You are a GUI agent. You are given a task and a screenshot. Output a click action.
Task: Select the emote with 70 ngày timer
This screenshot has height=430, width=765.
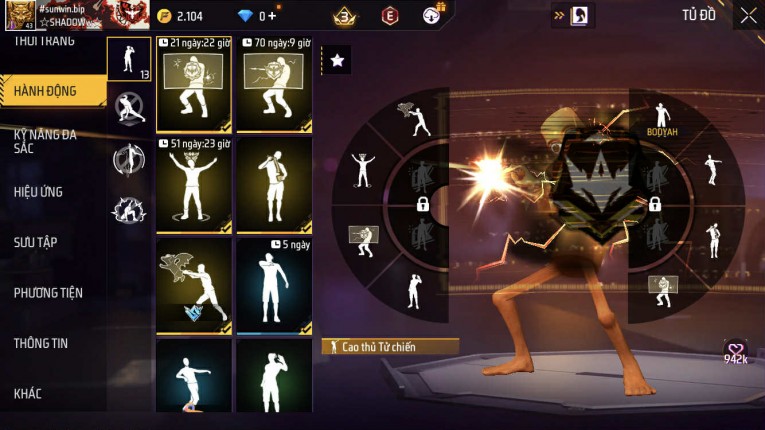coord(274,86)
